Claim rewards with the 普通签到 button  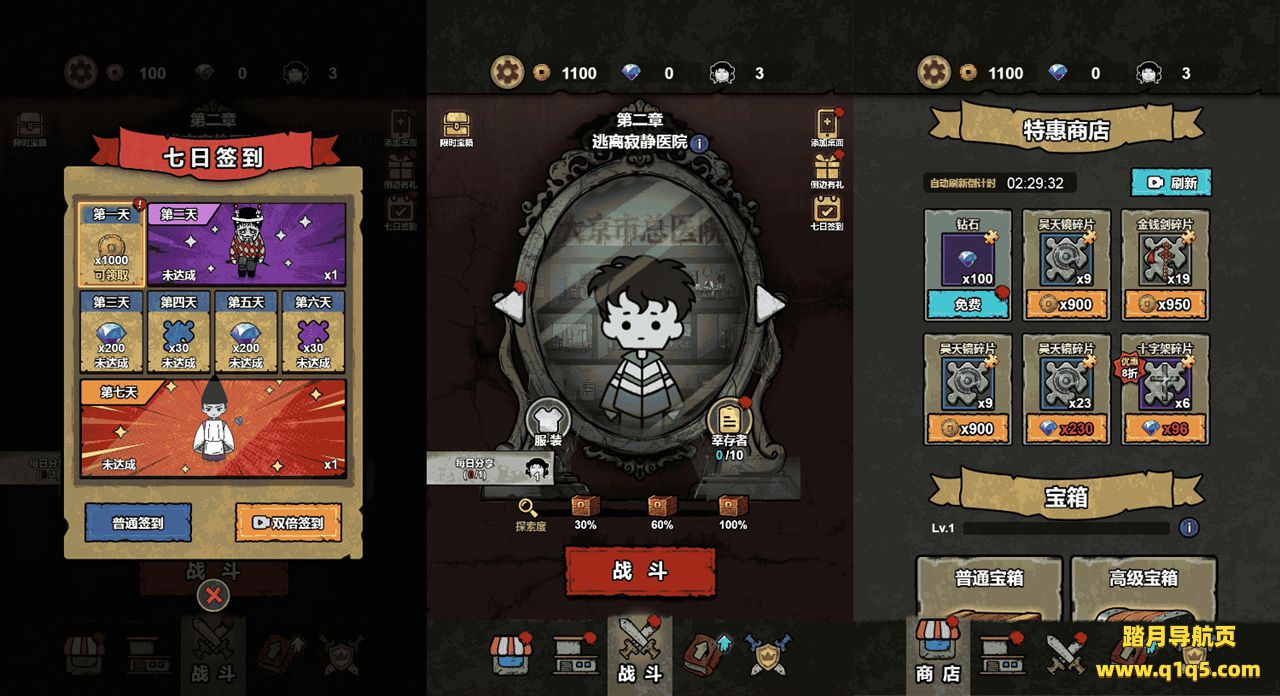tap(138, 522)
